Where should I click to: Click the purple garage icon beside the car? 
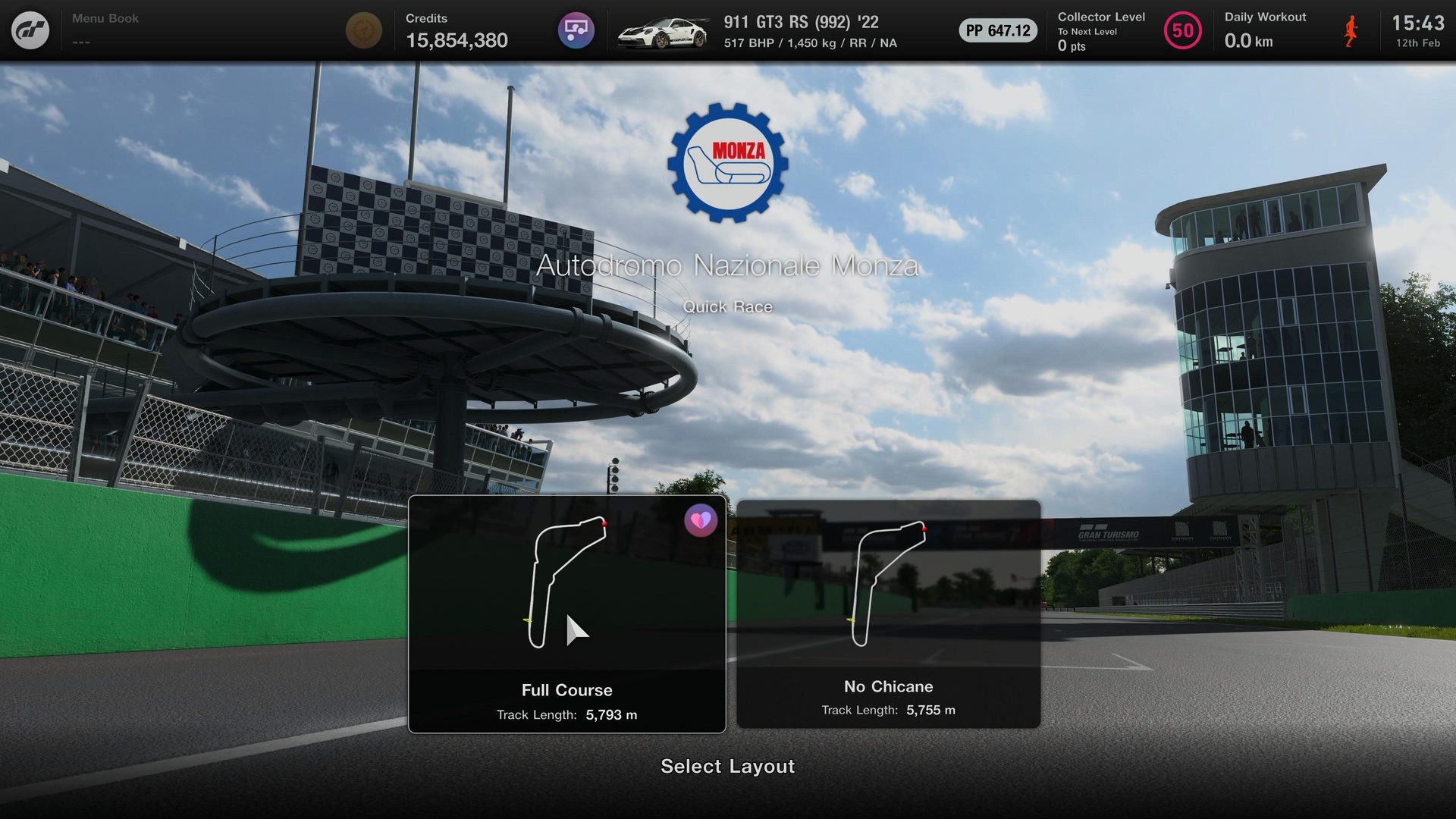click(x=576, y=30)
